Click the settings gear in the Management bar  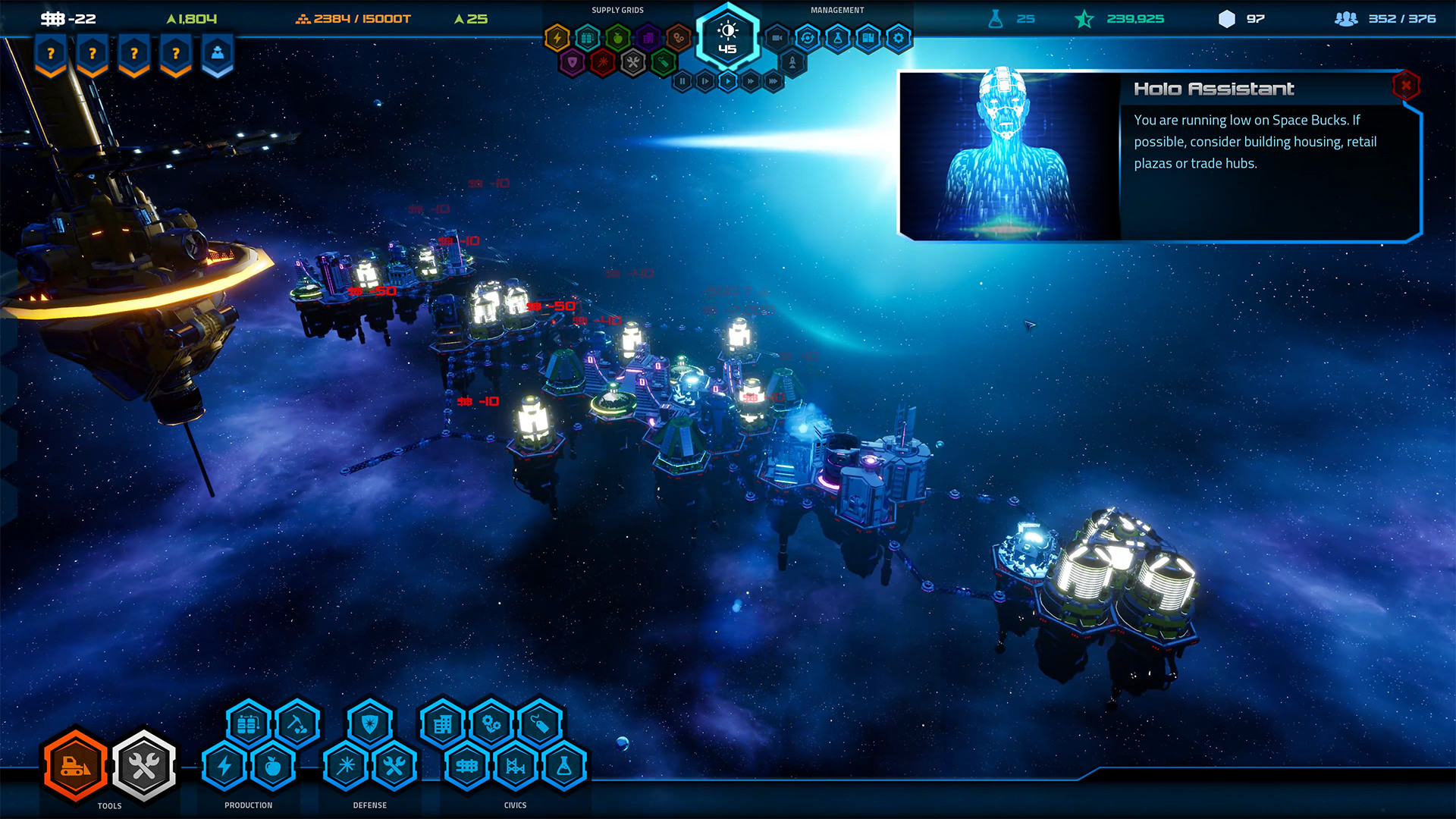898,38
